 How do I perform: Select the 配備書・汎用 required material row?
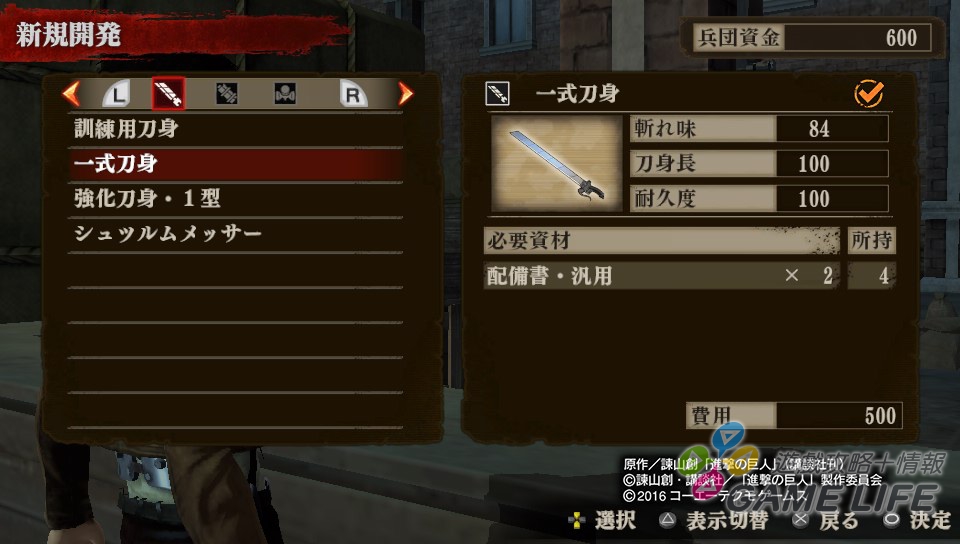pos(660,276)
